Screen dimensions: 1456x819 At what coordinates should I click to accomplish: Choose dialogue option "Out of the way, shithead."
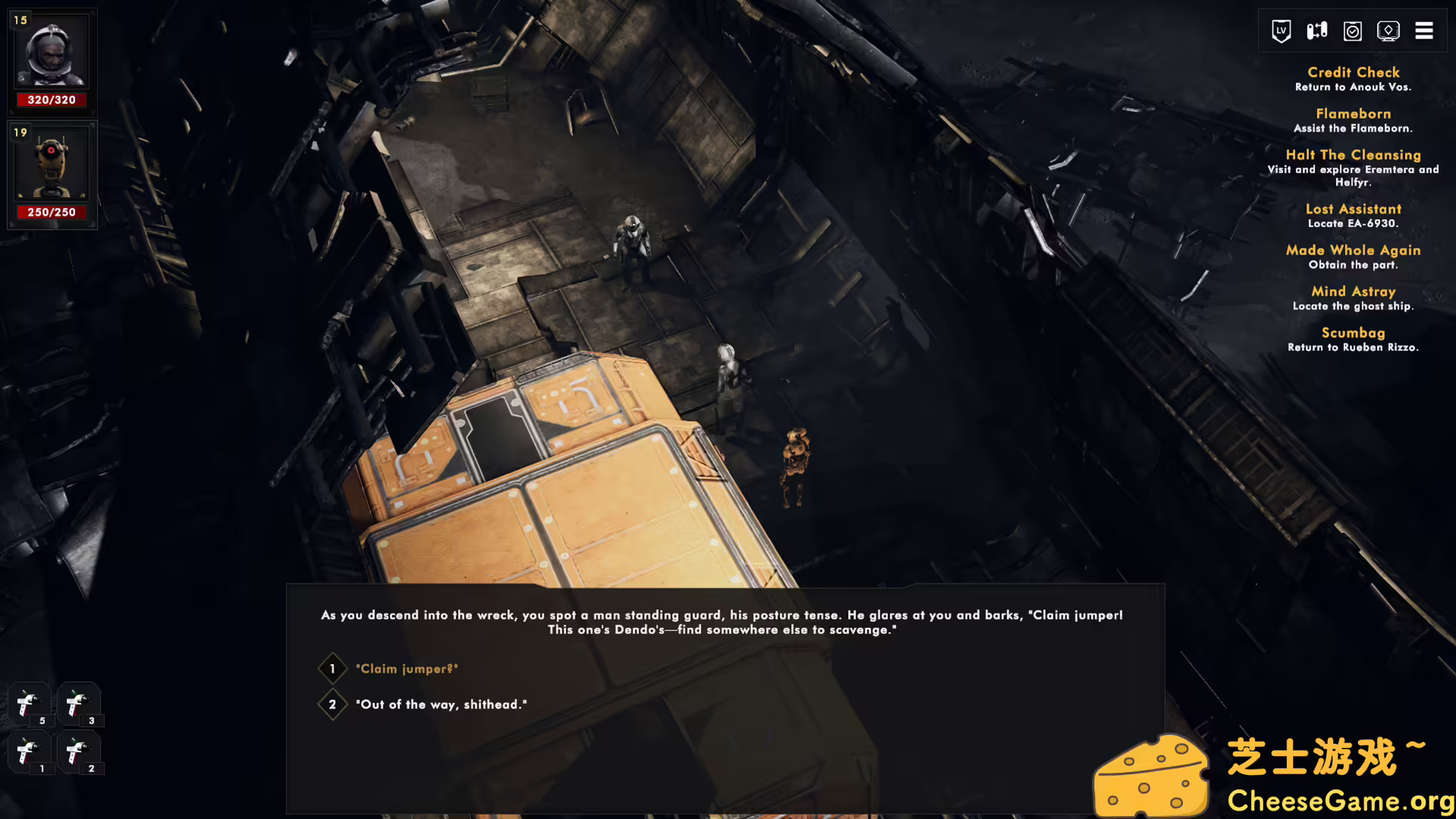(441, 704)
